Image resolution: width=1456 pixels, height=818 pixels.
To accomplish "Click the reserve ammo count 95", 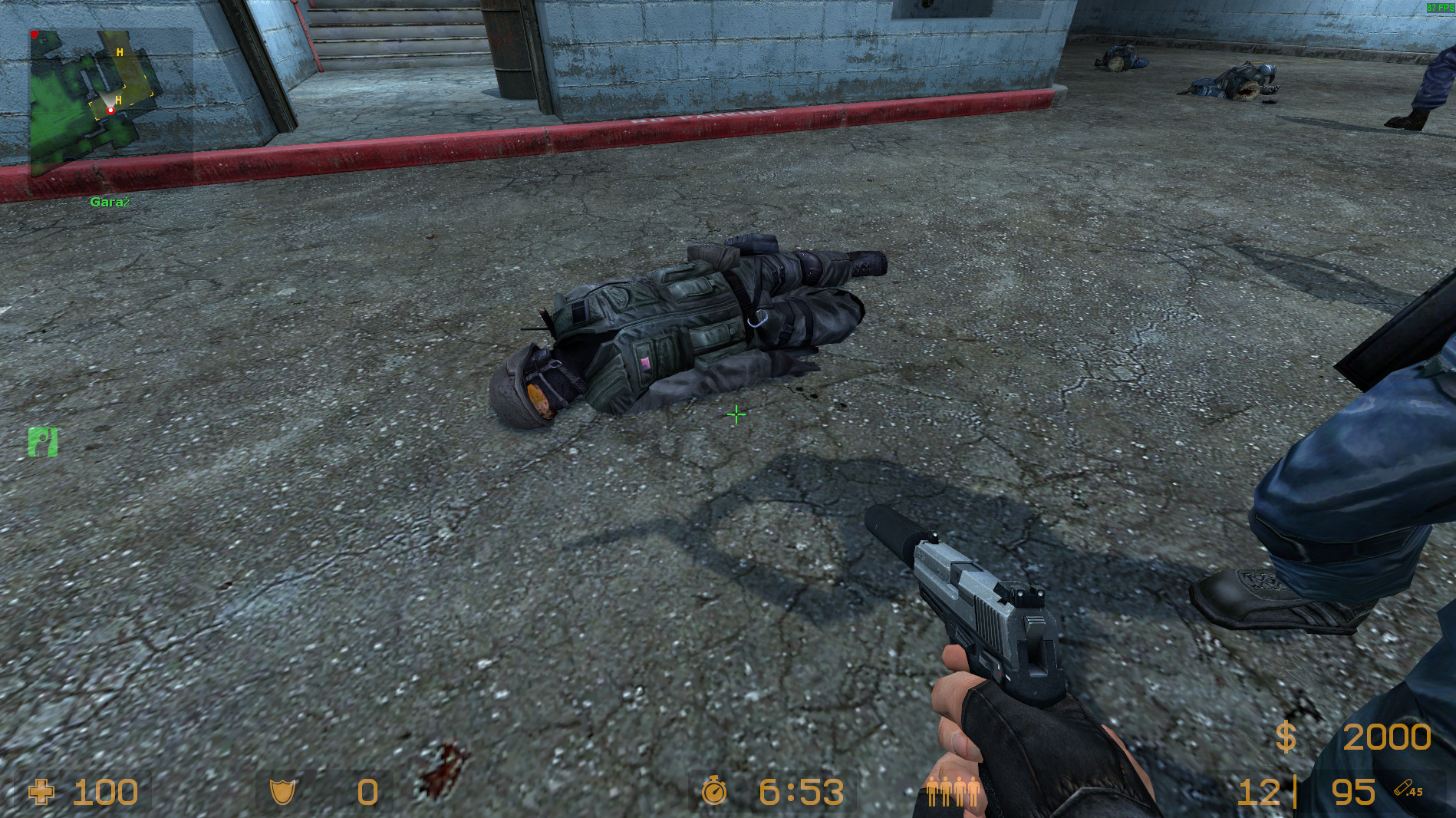I will click(1354, 792).
